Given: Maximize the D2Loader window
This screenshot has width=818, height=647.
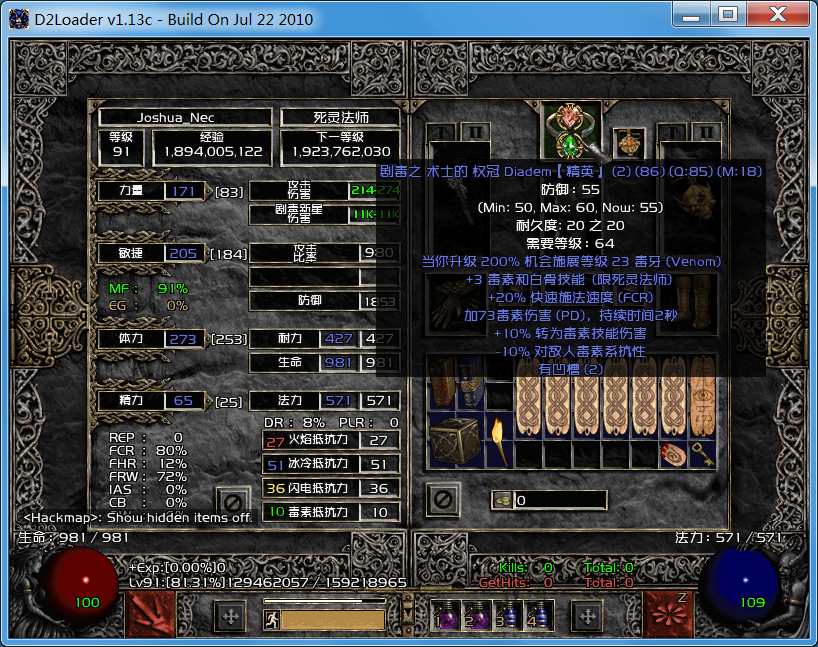Looking at the screenshot, I should (728, 14).
